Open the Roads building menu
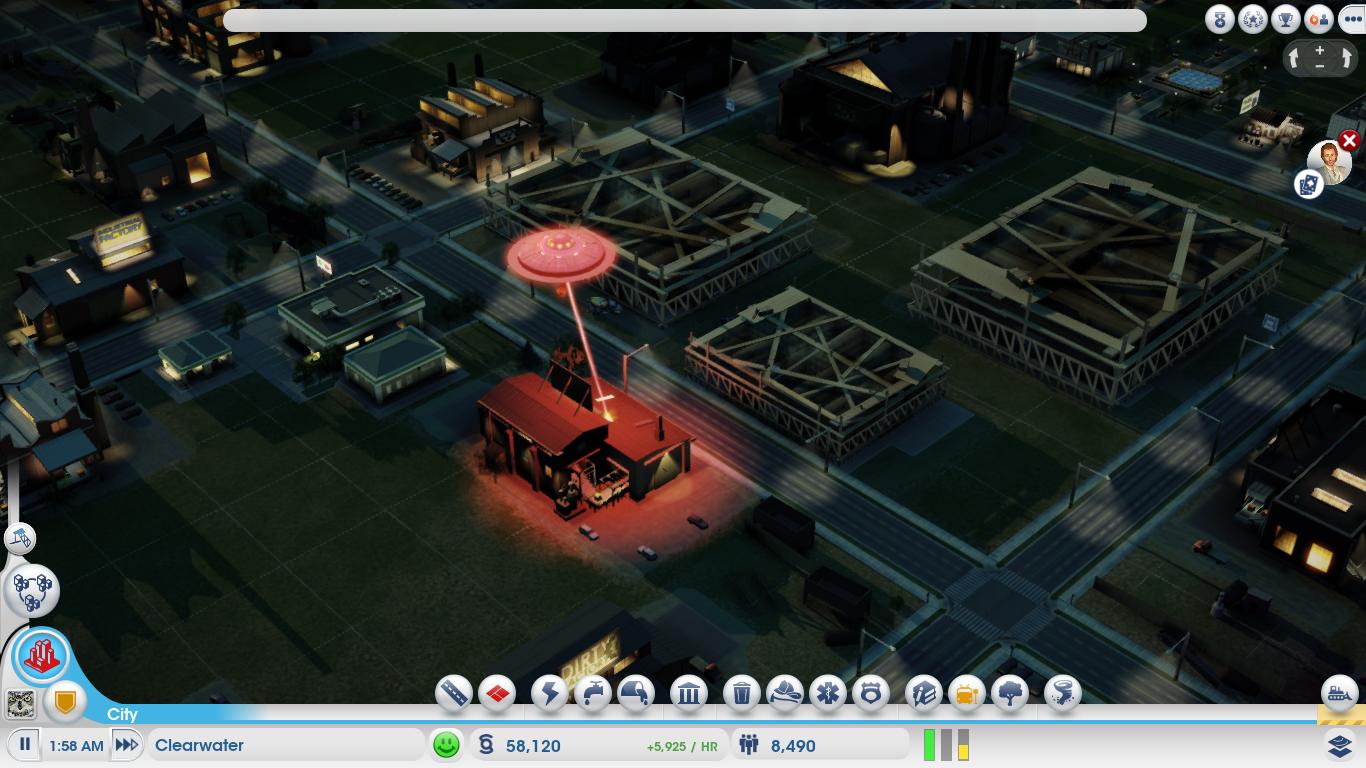This screenshot has width=1366, height=768. (x=453, y=692)
